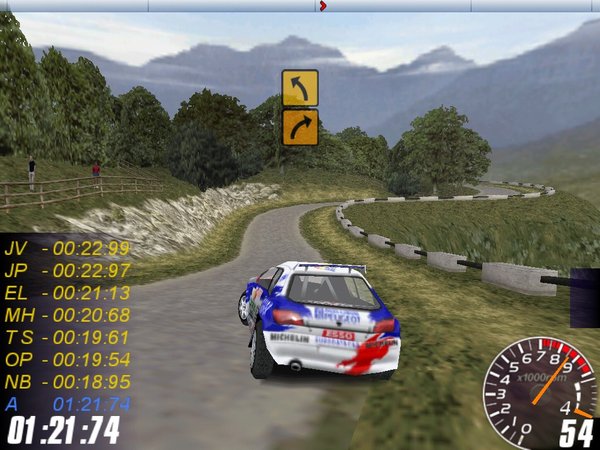600x450 pixels.
Task: Select the red stage progress marker
Action: click(322, 6)
